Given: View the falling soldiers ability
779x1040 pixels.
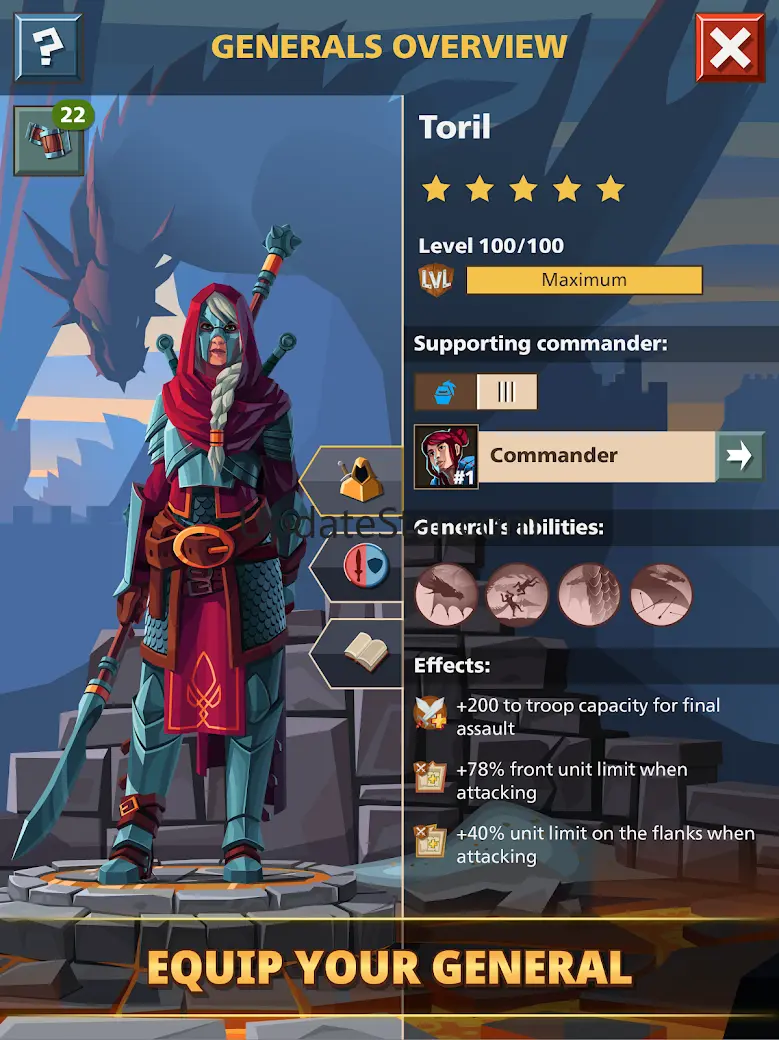Looking at the screenshot, I should pos(517,595).
